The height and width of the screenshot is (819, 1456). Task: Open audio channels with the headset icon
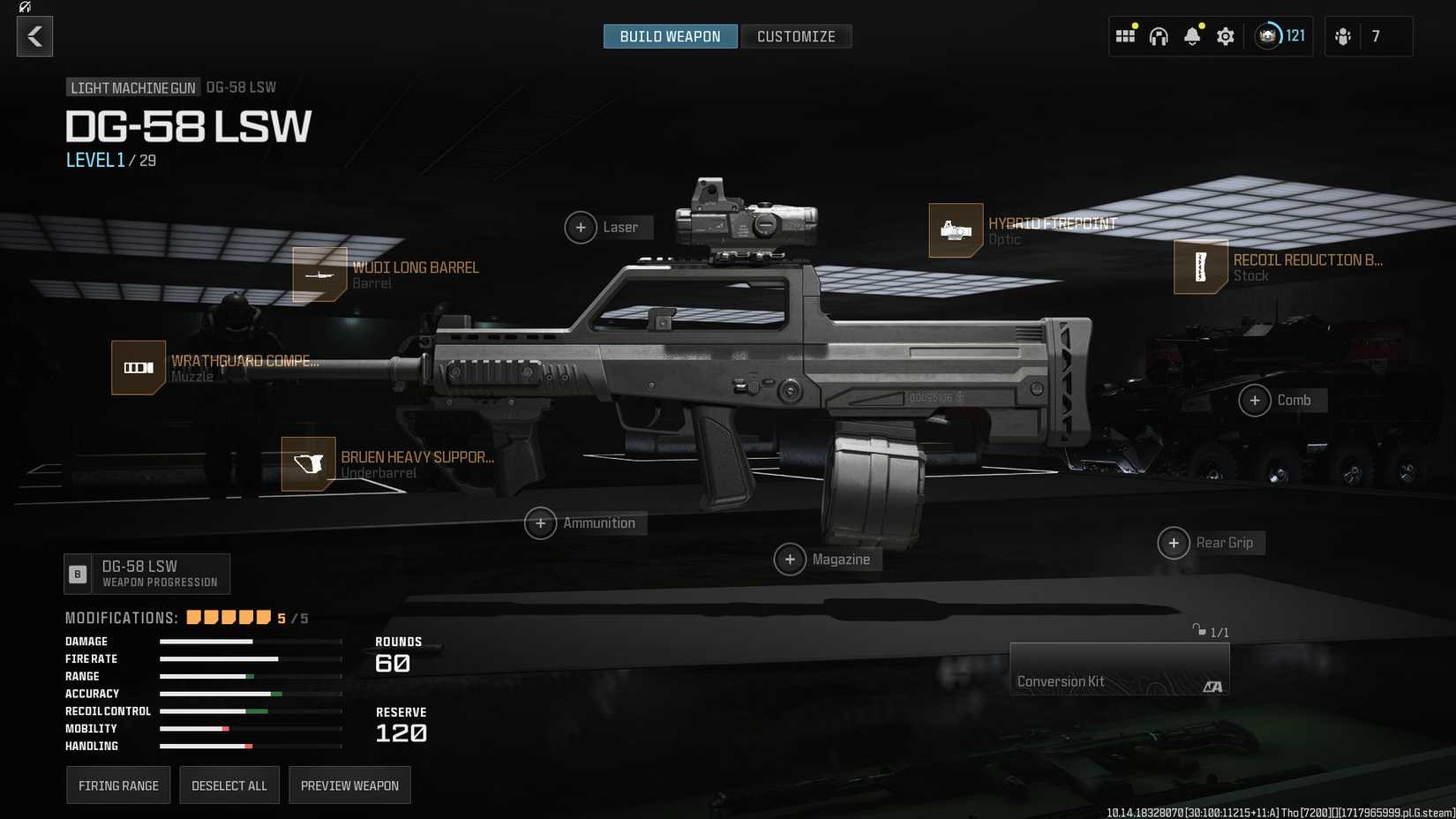coord(1159,36)
